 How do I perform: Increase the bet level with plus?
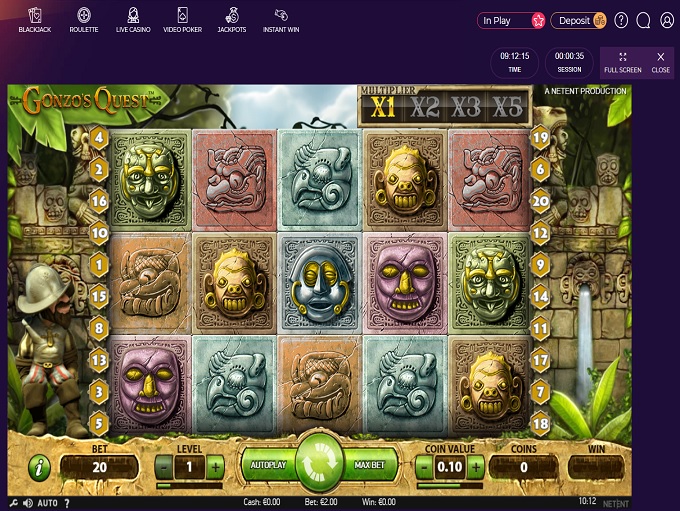point(216,467)
